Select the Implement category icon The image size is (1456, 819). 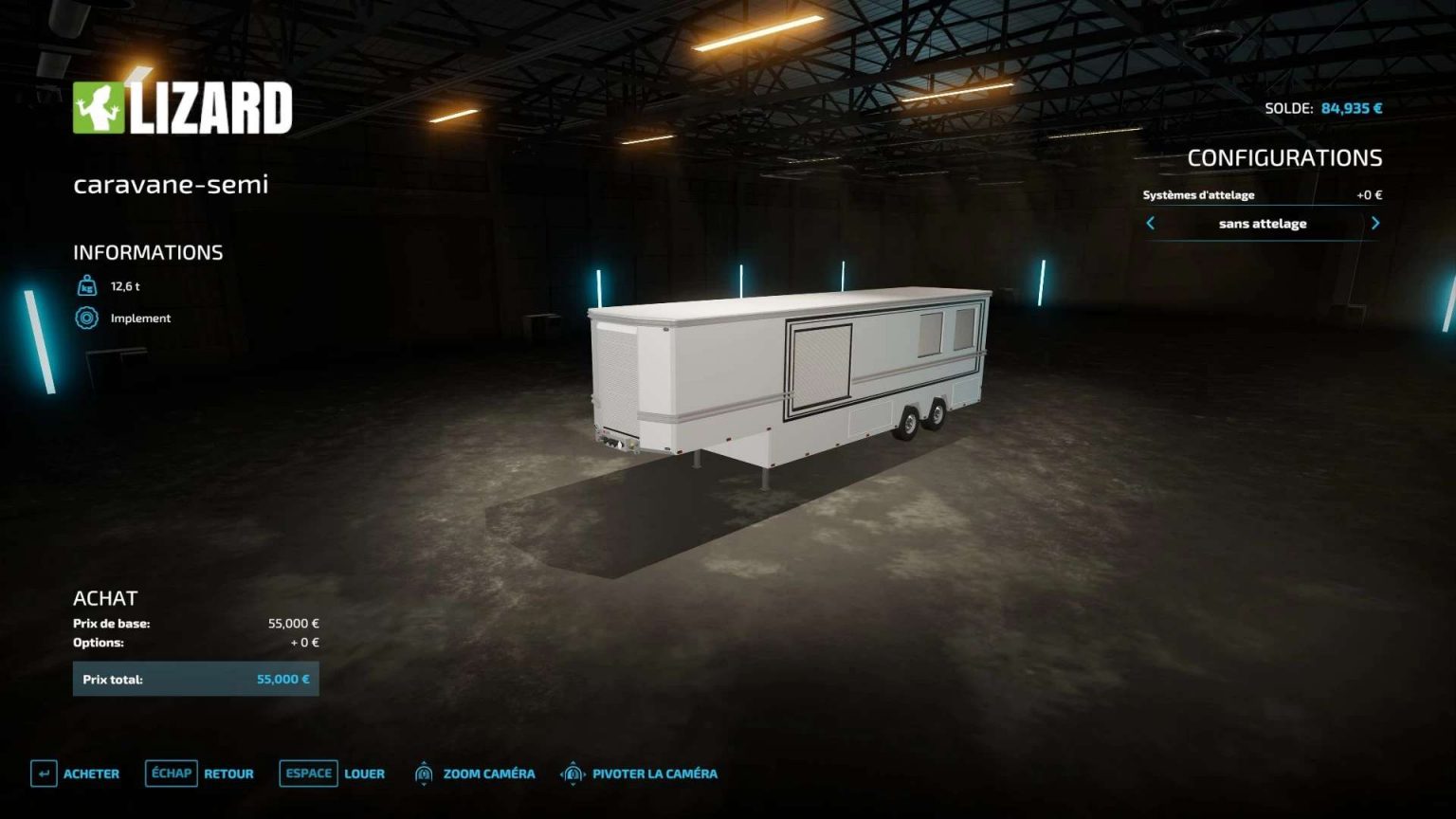pos(86,318)
